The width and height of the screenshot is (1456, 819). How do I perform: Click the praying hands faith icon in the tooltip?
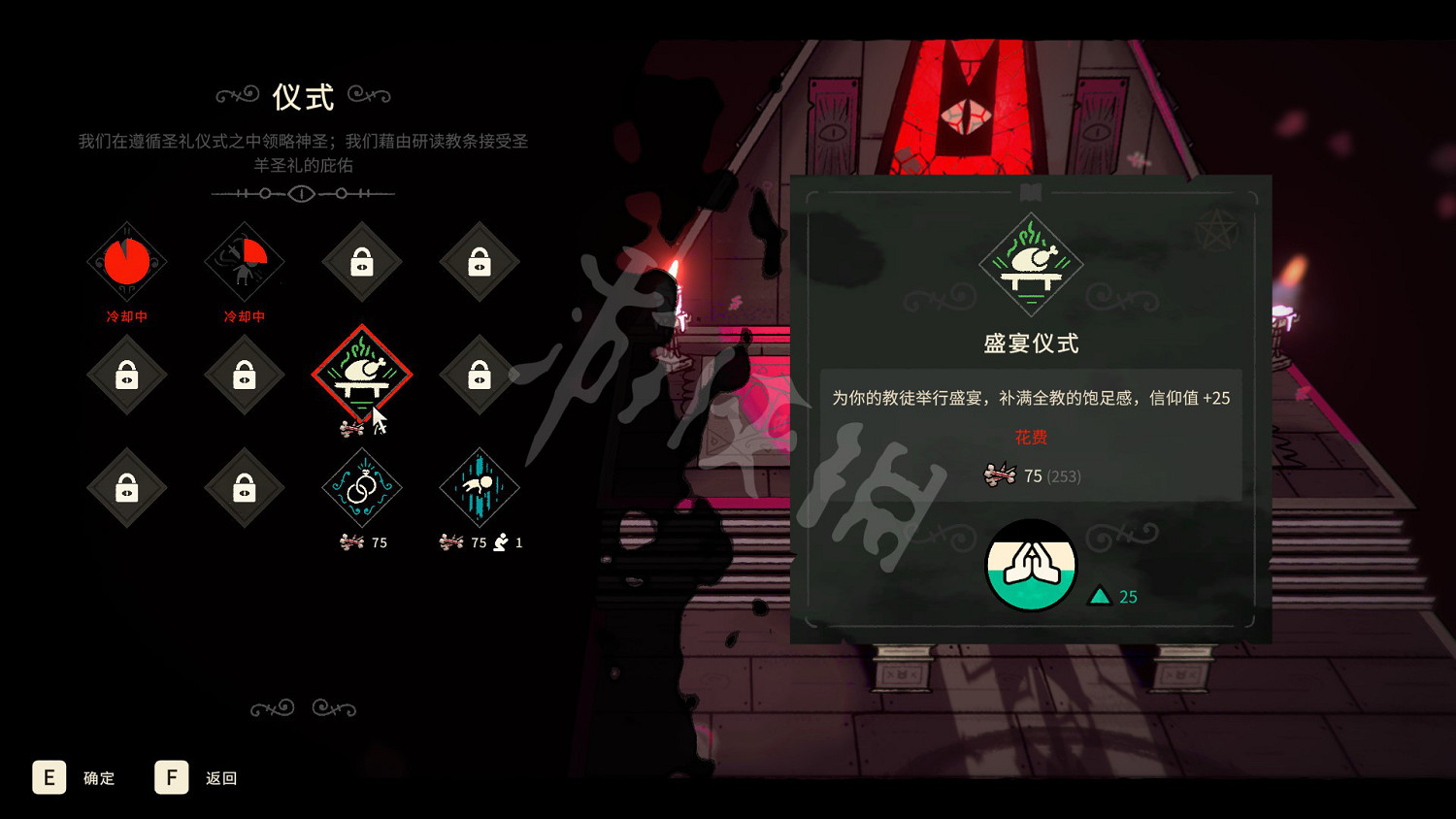point(1031,566)
